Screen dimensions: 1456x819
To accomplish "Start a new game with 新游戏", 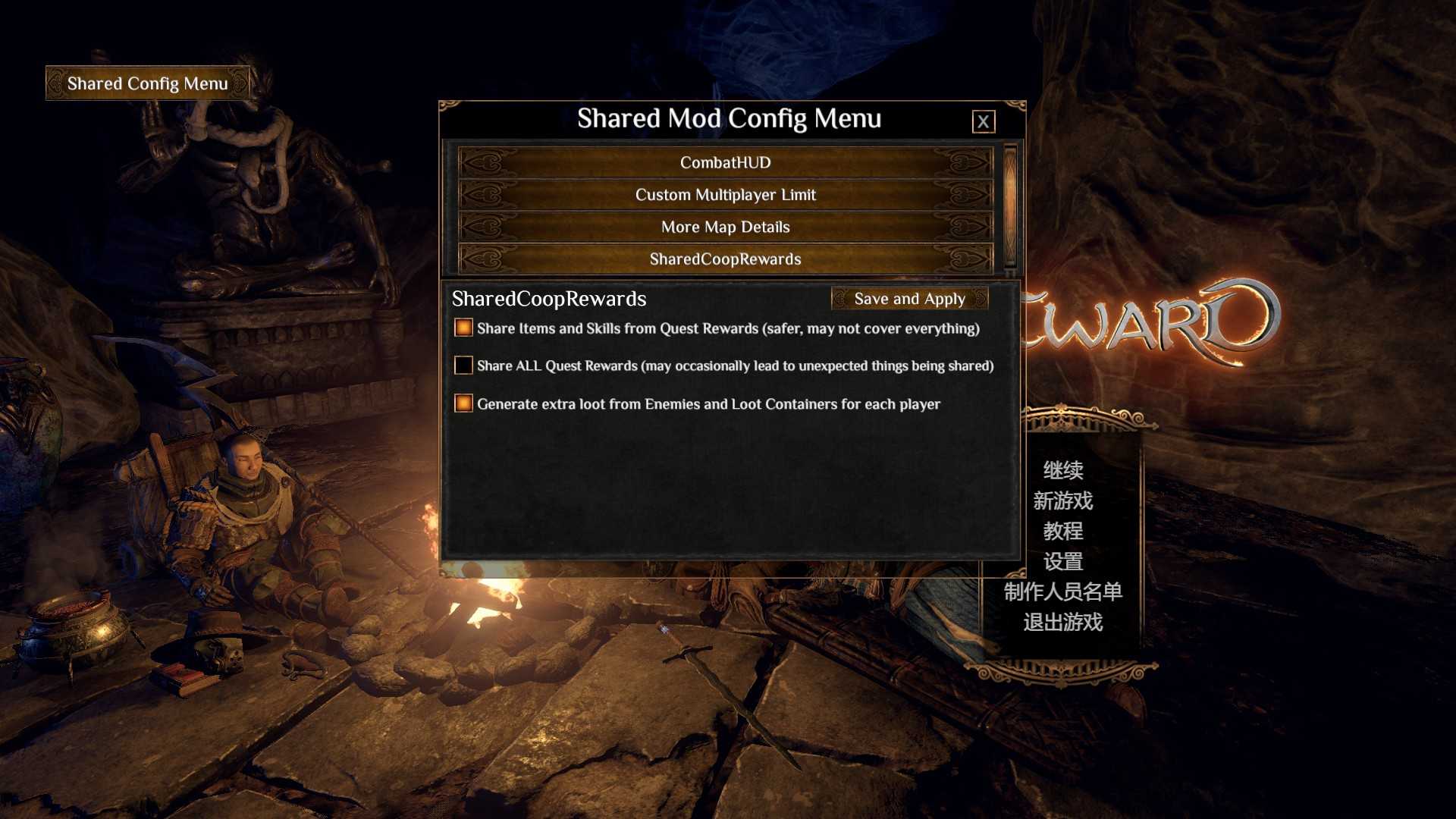I will [1062, 500].
